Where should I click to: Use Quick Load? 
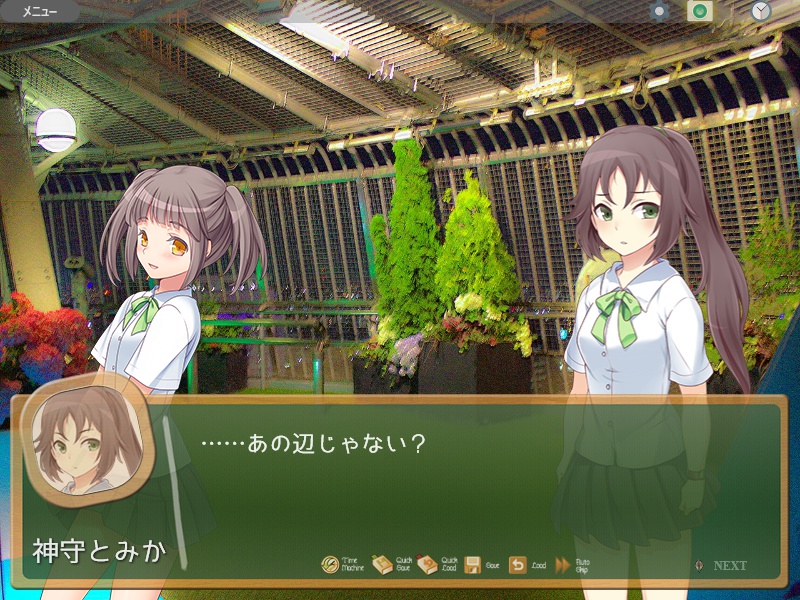point(428,565)
